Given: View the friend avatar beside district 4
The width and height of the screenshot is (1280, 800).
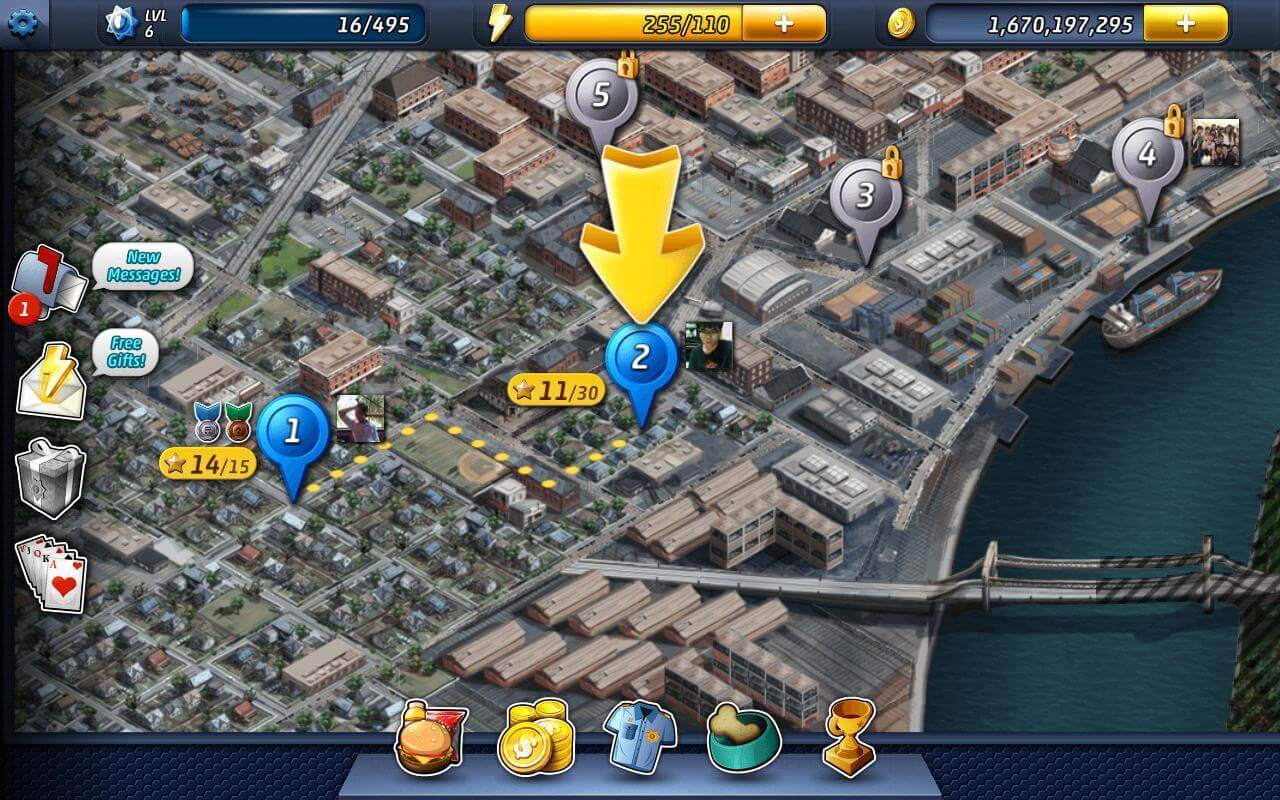Looking at the screenshot, I should coord(1215,142).
